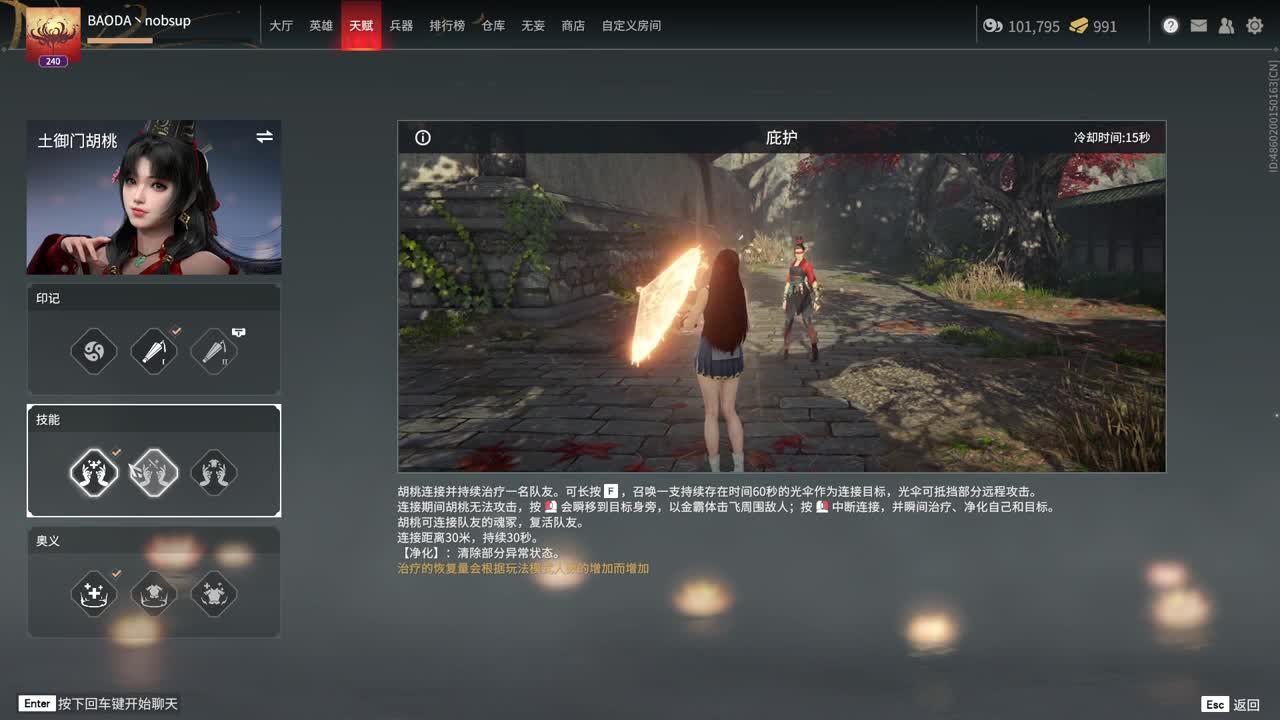Choose the third locked 技能 skill icon

point(213,473)
